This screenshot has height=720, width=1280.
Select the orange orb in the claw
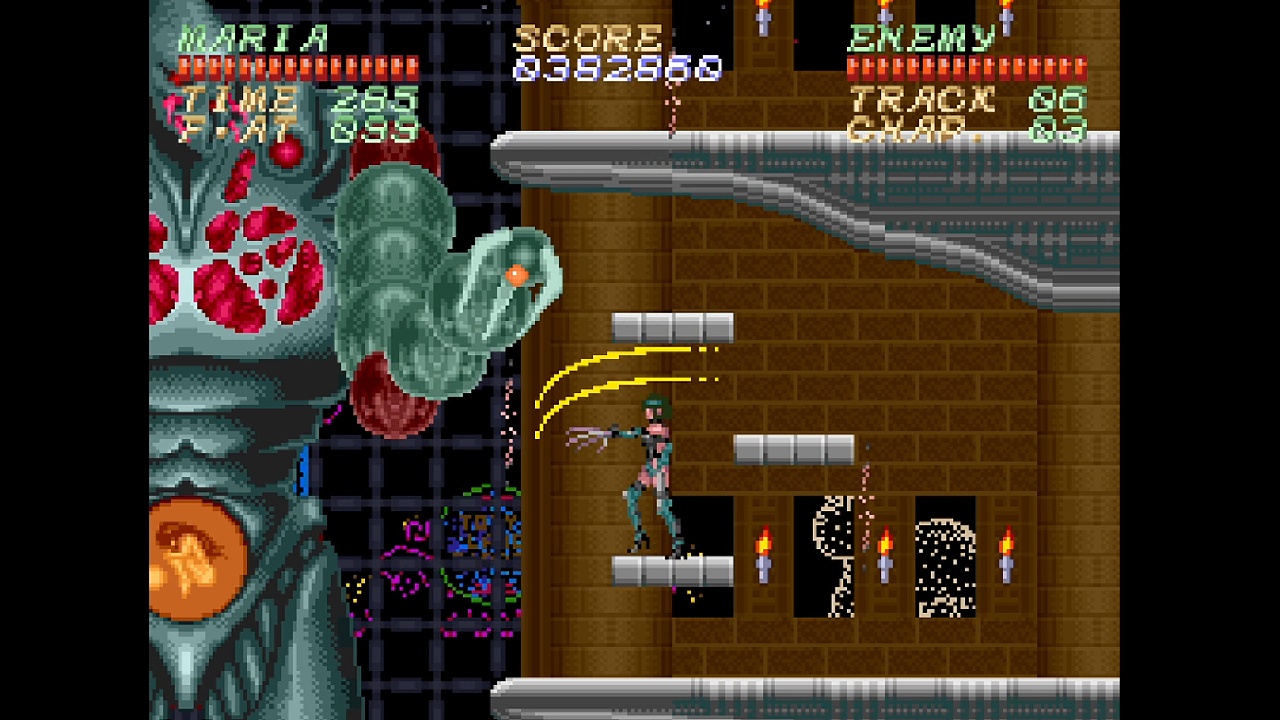517,273
